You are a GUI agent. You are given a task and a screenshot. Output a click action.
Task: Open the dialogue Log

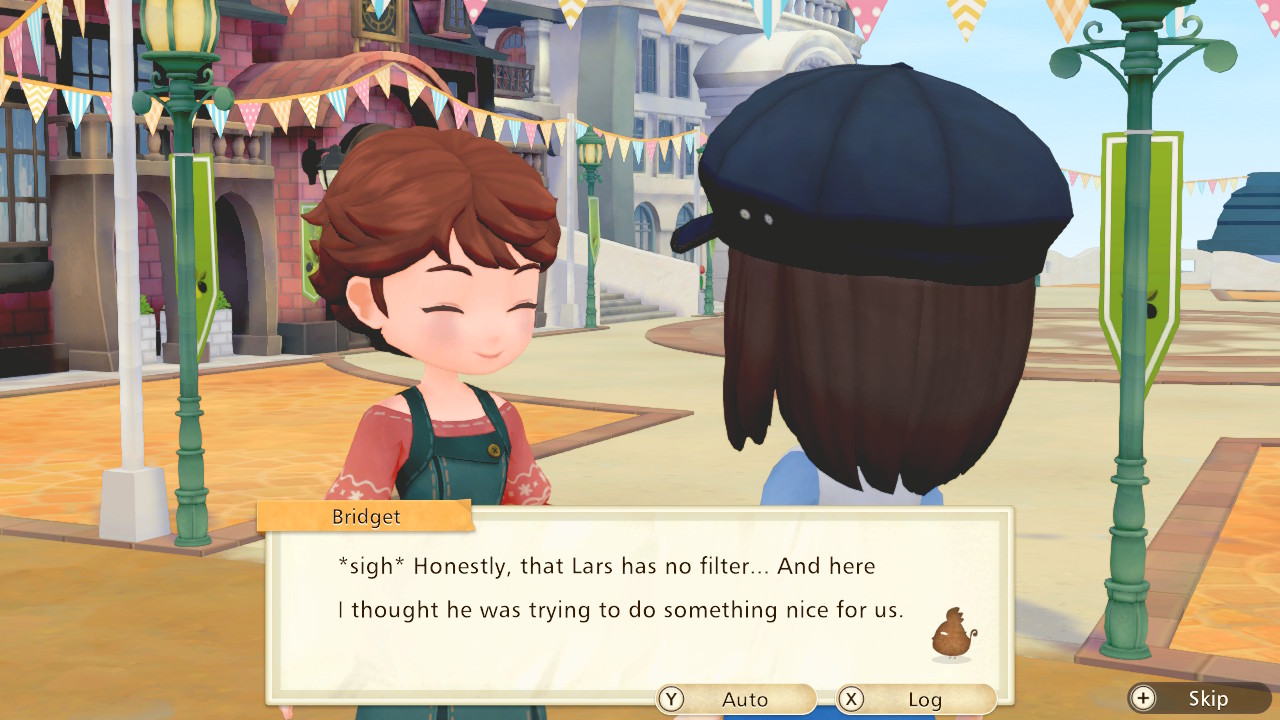tap(915, 699)
